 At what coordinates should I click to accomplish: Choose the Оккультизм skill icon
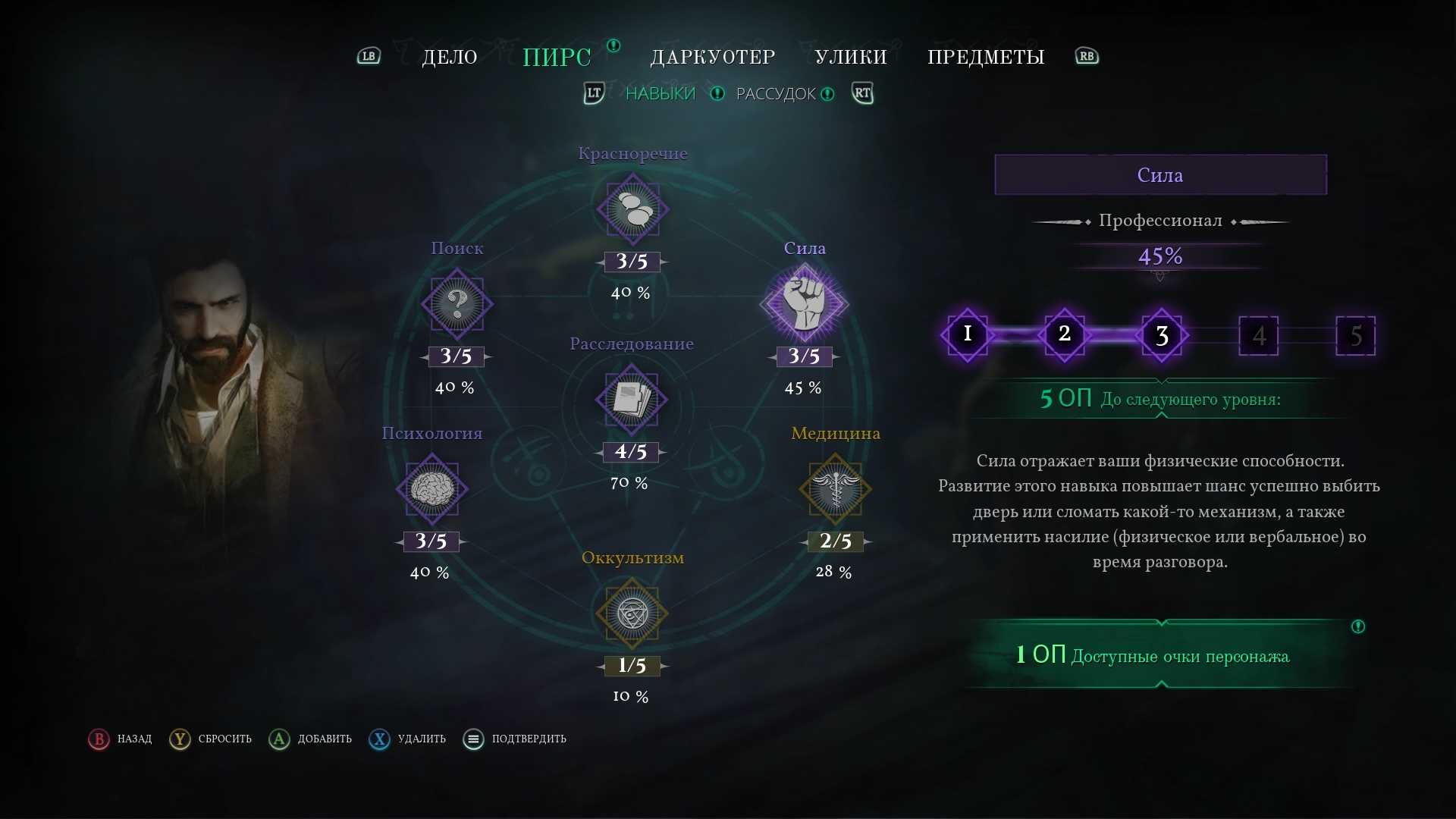[x=632, y=613]
